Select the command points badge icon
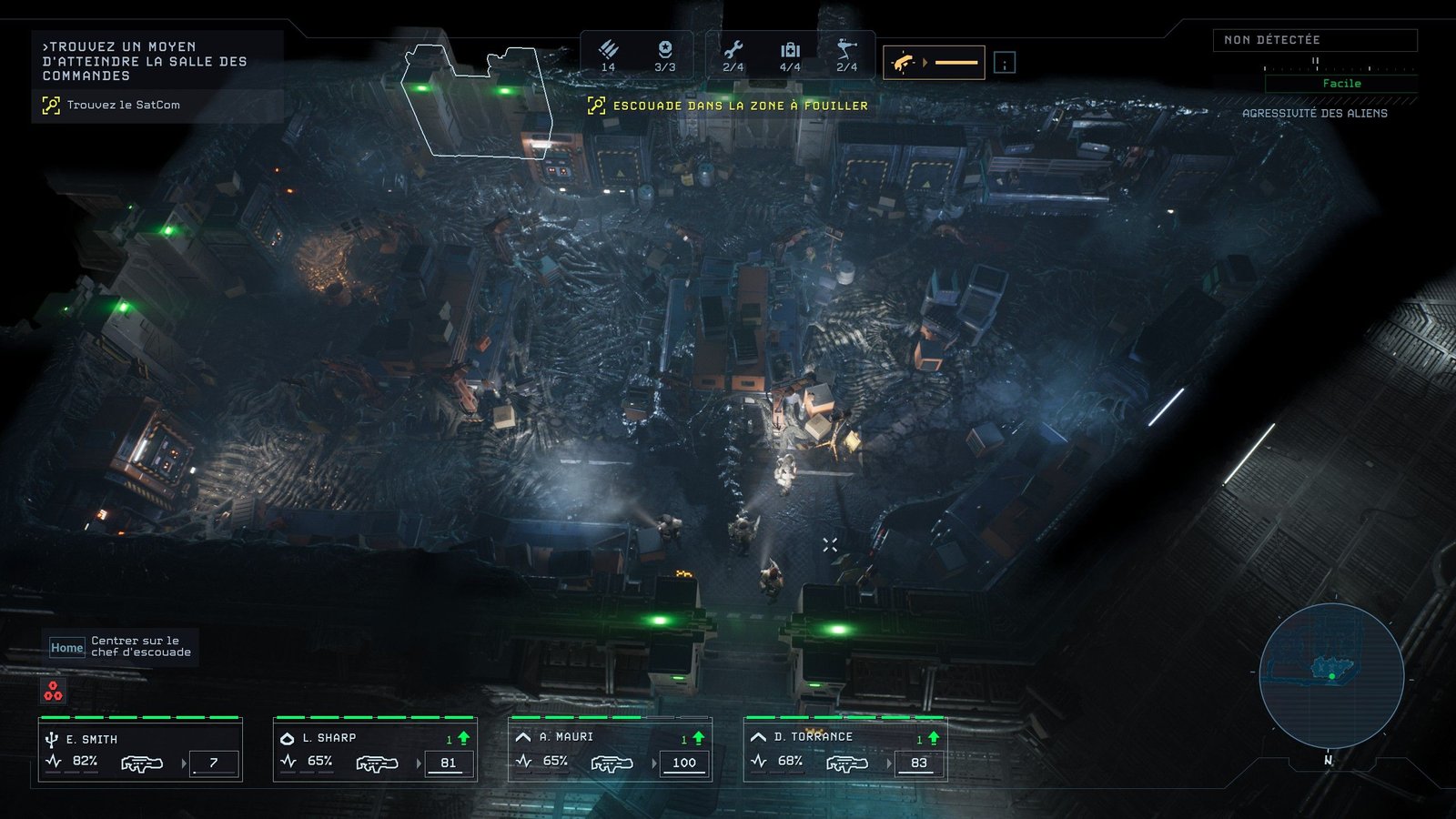The width and height of the screenshot is (1456, 819). [x=665, y=50]
